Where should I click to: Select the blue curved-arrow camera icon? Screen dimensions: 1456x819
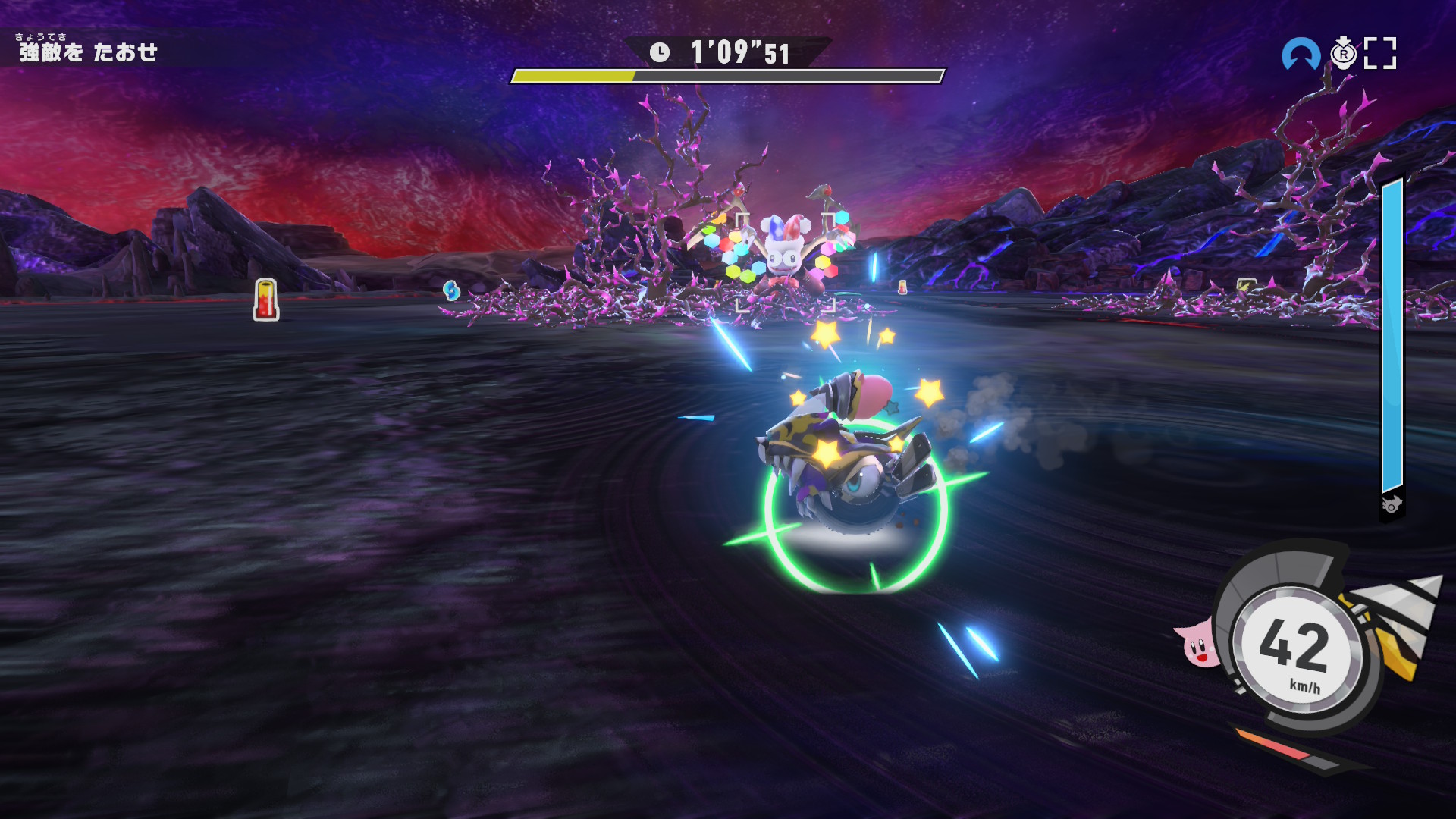tap(1300, 55)
